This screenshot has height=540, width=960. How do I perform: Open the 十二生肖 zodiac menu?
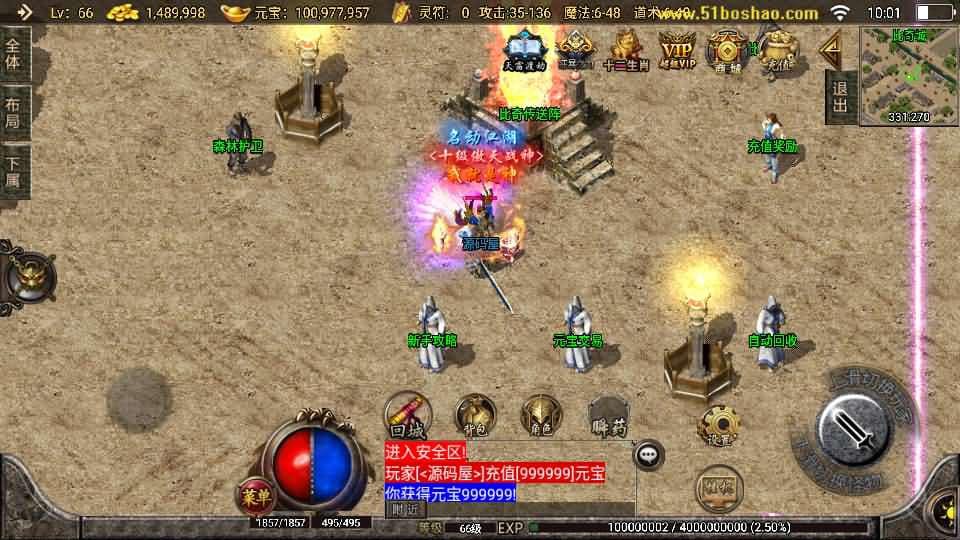(626, 47)
